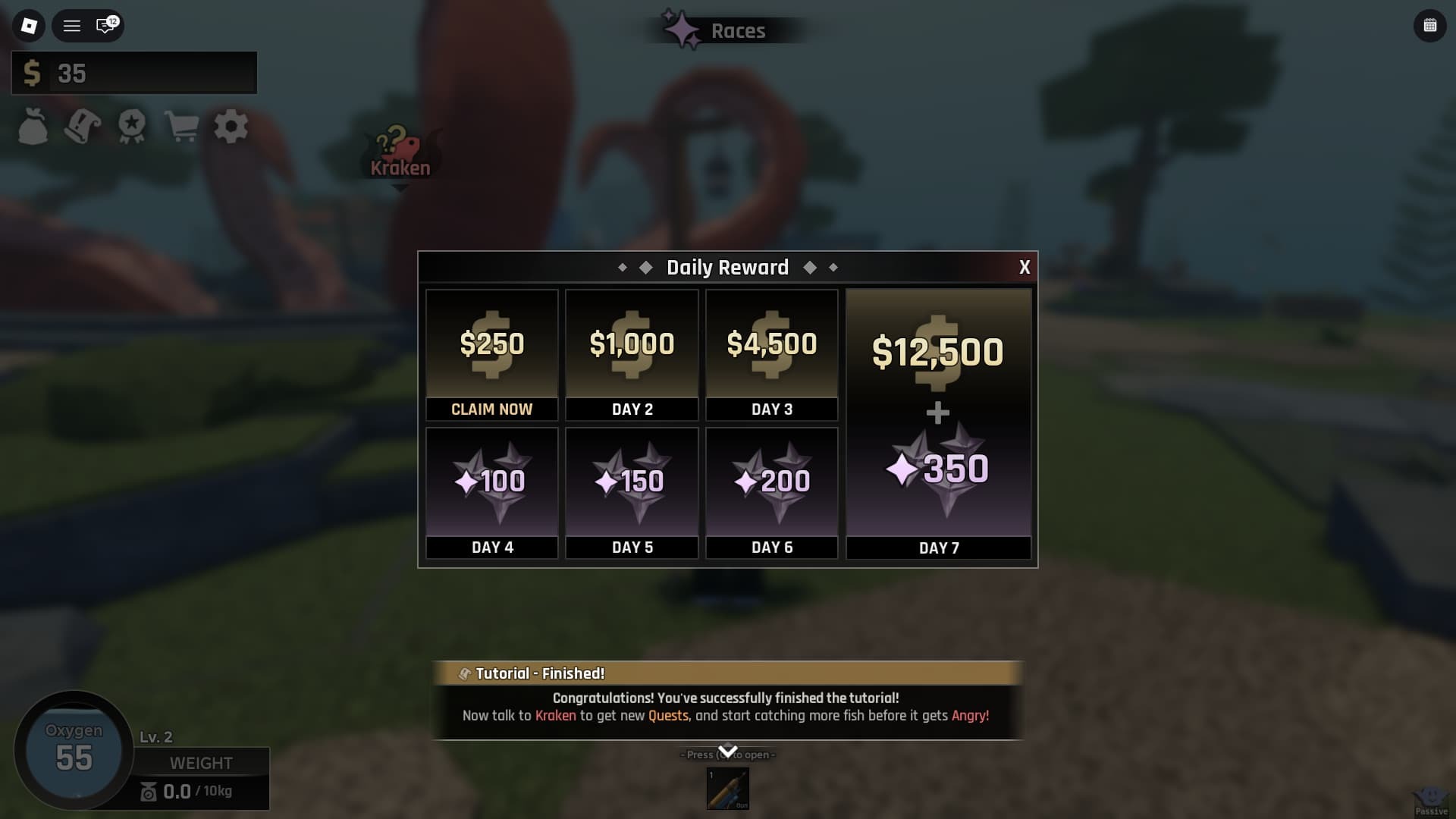Viewport: 1456px width, 819px height.
Task: Select the quests hat icon
Action: [x=81, y=127]
